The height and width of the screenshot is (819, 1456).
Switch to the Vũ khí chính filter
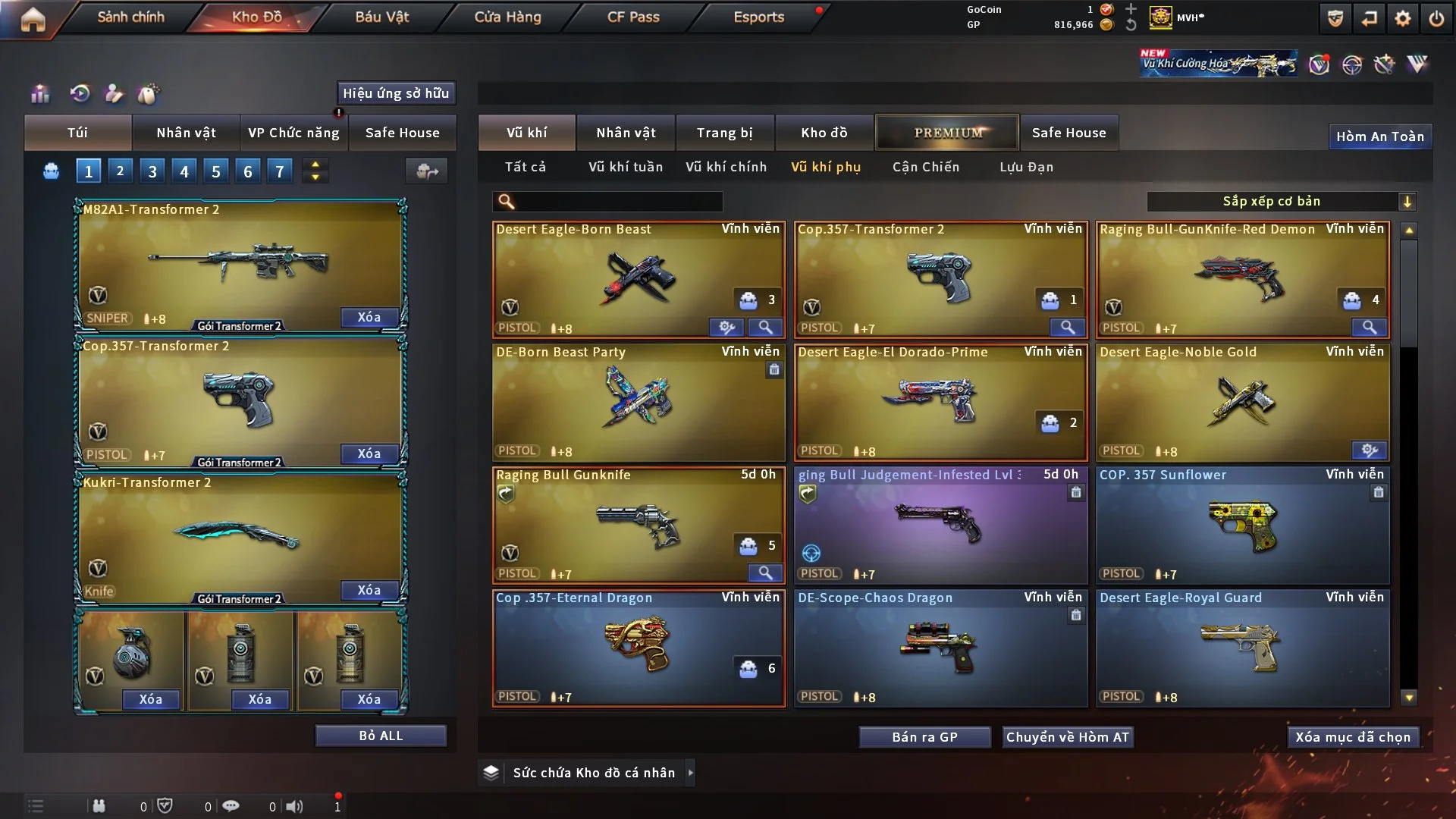point(726,167)
